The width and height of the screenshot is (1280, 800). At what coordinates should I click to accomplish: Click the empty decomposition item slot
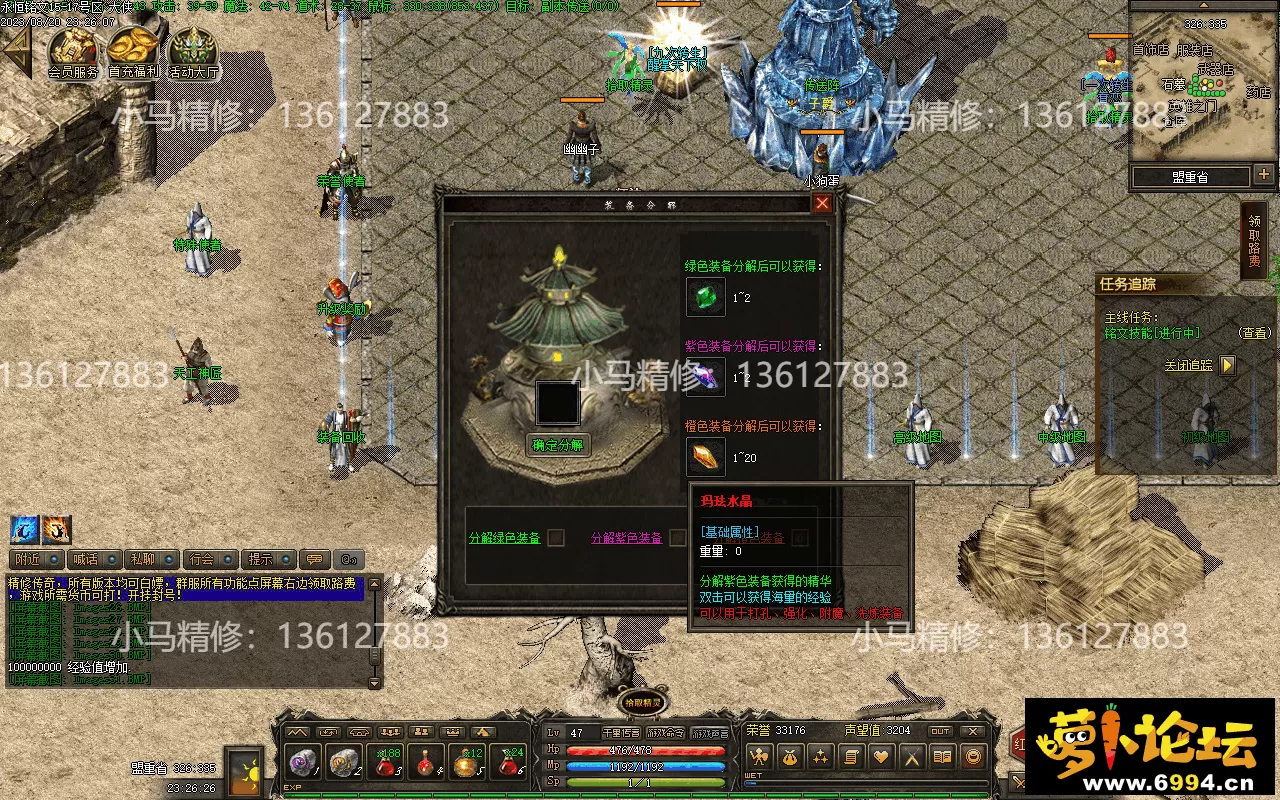coord(557,403)
